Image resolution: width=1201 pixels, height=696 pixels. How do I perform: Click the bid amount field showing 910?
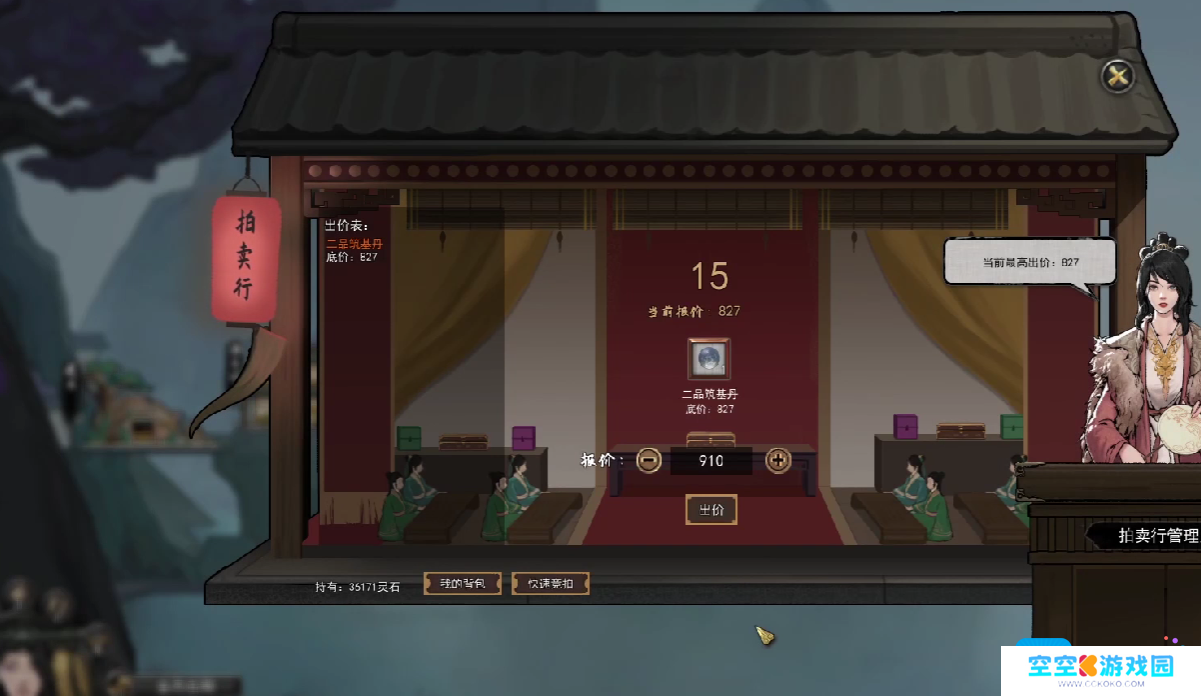coord(712,461)
